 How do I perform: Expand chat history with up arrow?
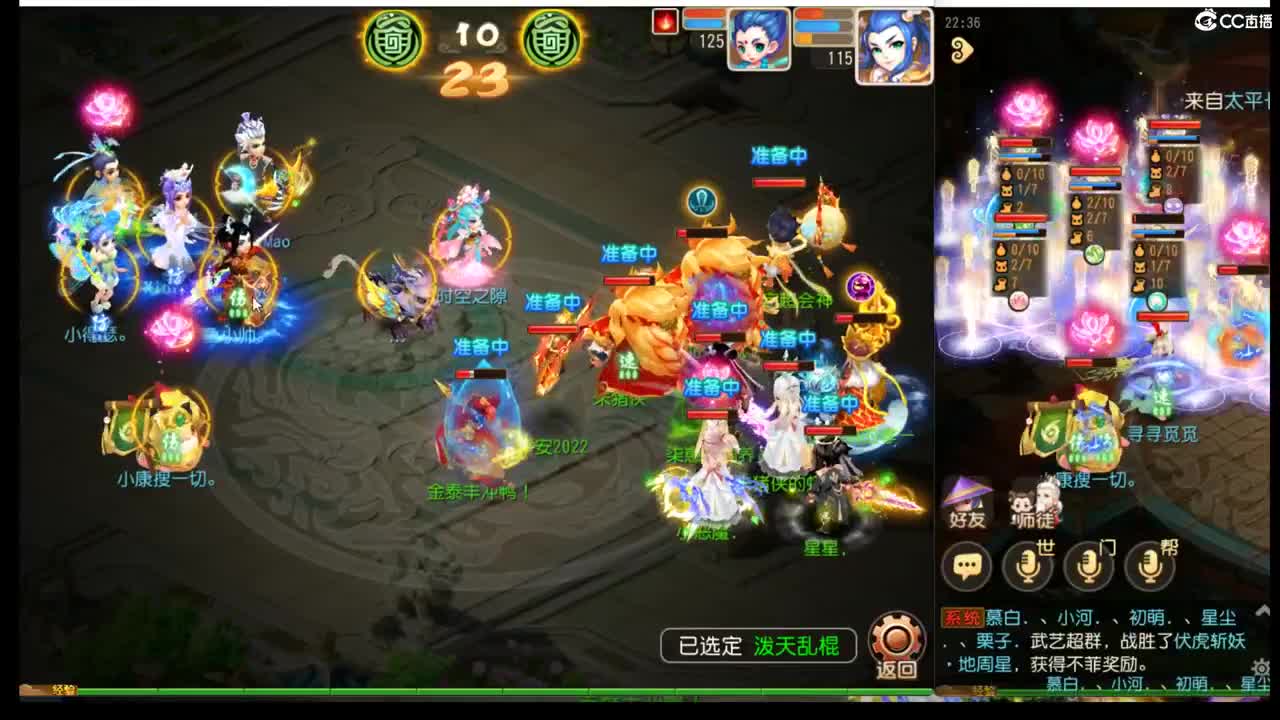click(x=1263, y=612)
